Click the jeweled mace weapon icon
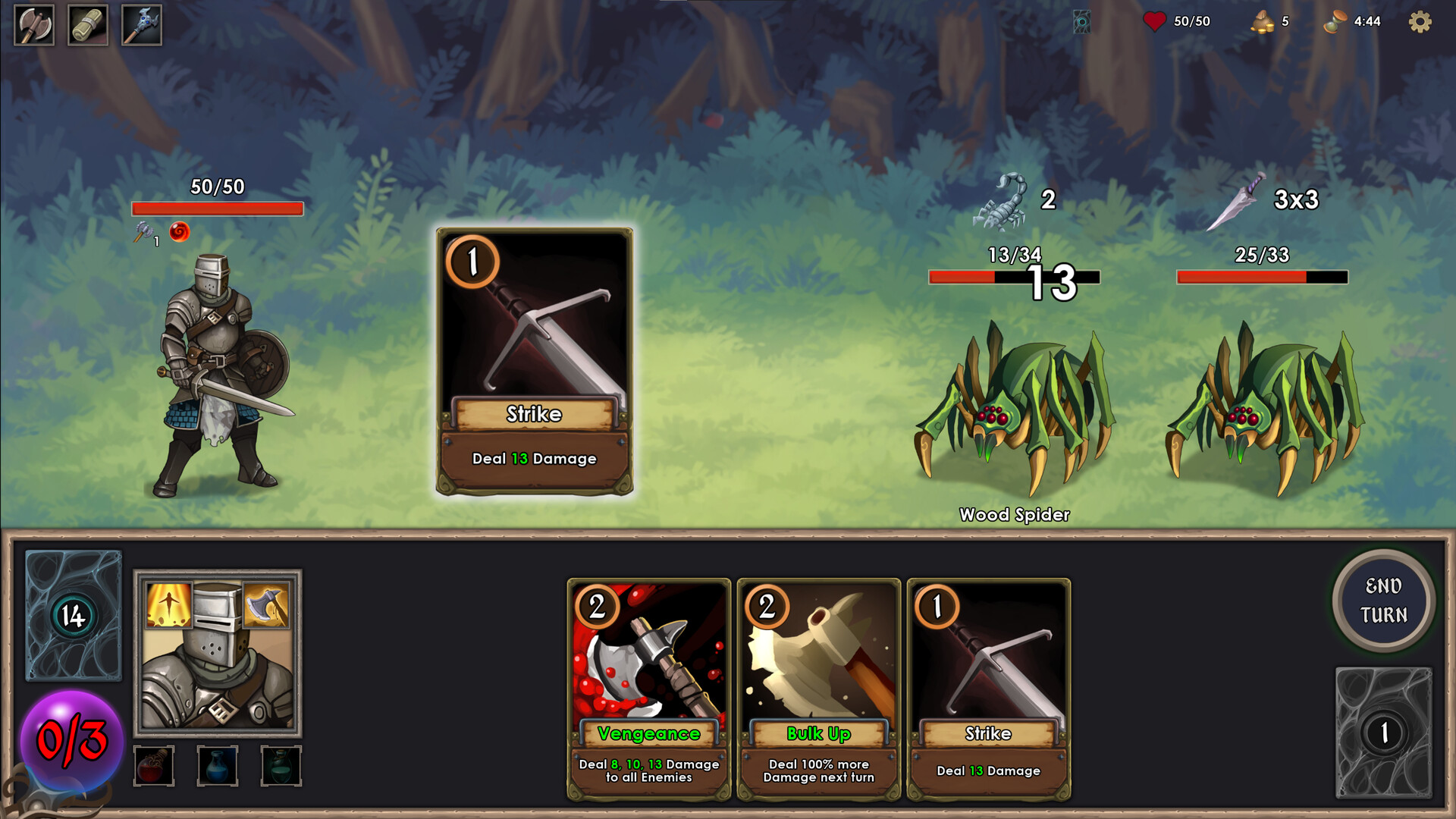 coord(140,24)
